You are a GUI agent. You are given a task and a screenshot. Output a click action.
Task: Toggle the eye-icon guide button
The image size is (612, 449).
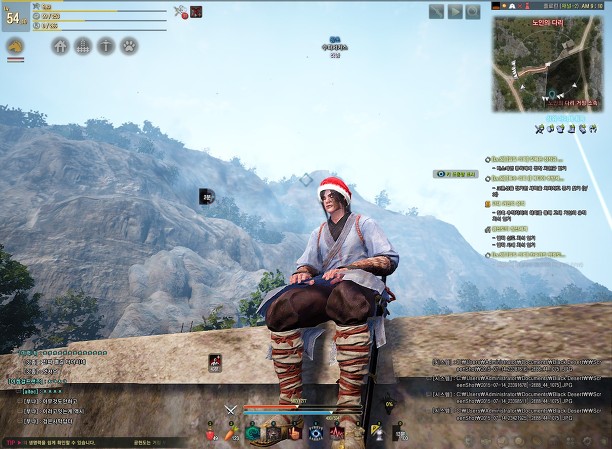pyautogui.click(x=454, y=174)
